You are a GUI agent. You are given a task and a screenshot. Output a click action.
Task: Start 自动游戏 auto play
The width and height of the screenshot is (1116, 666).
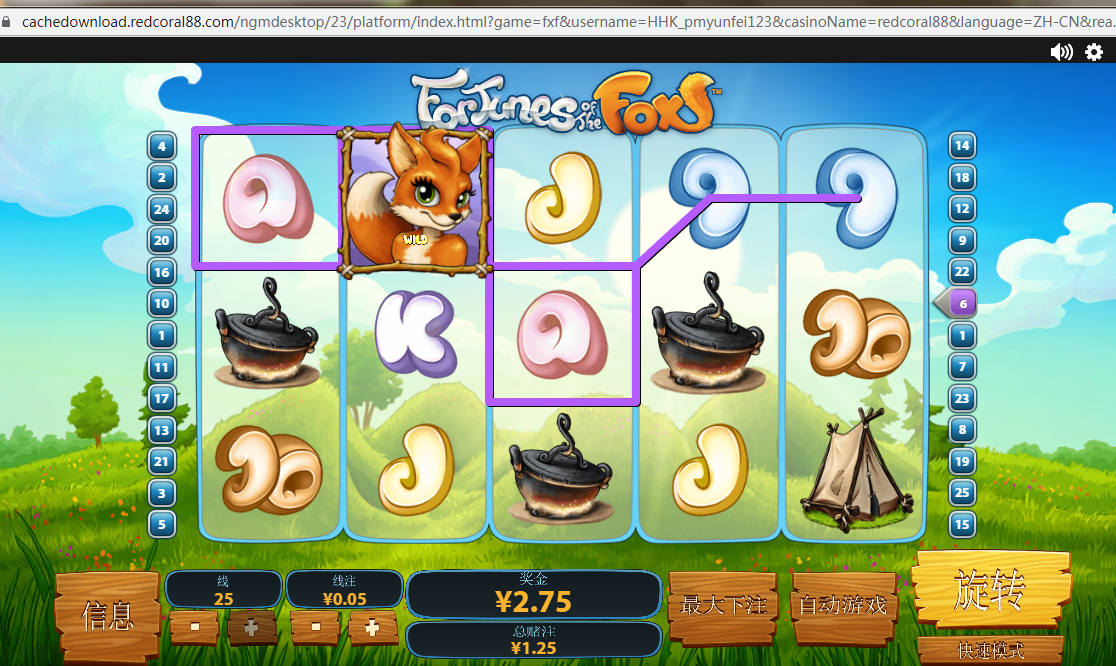(x=843, y=605)
